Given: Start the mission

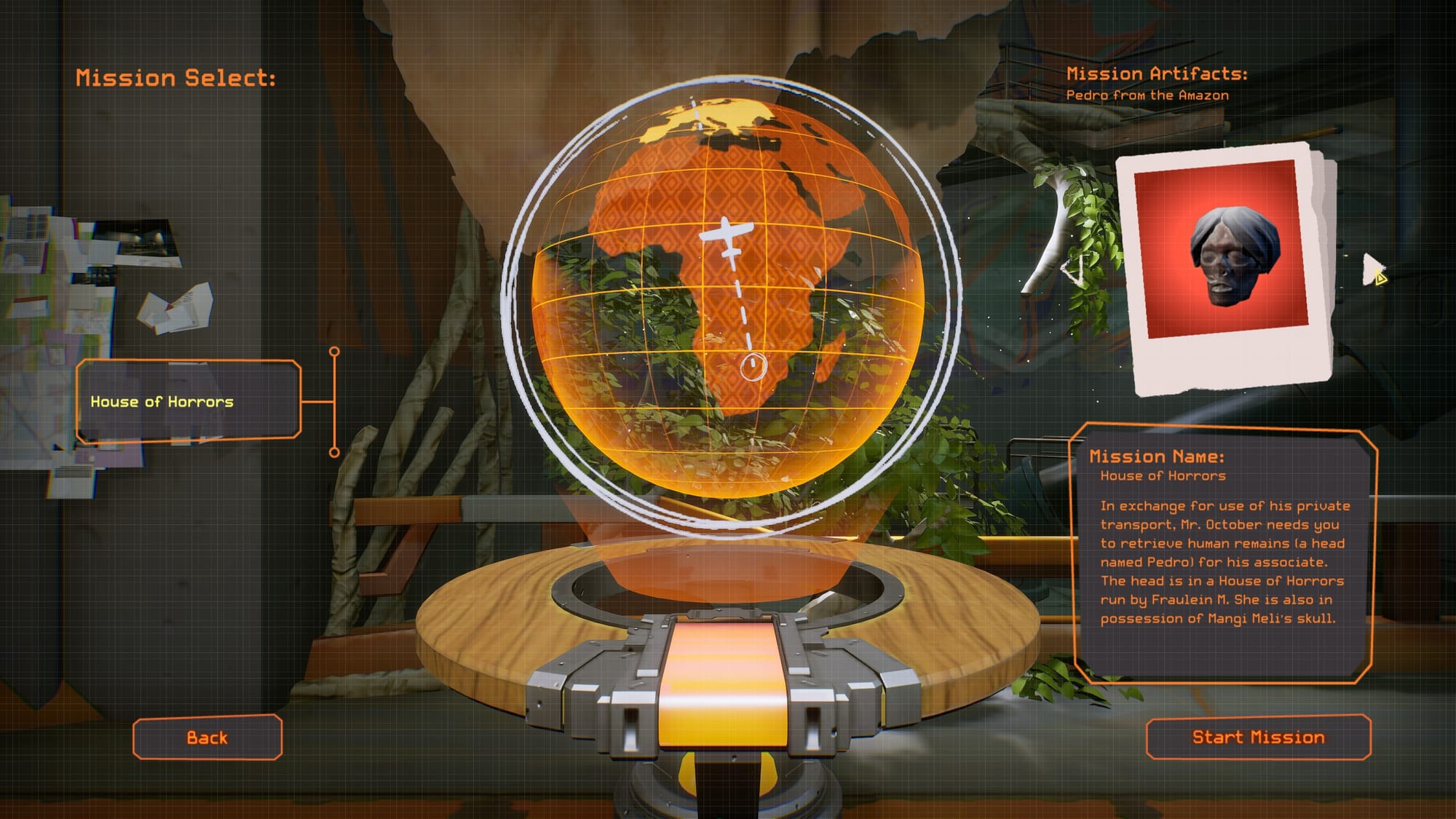Looking at the screenshot, I should [1258, 737].
